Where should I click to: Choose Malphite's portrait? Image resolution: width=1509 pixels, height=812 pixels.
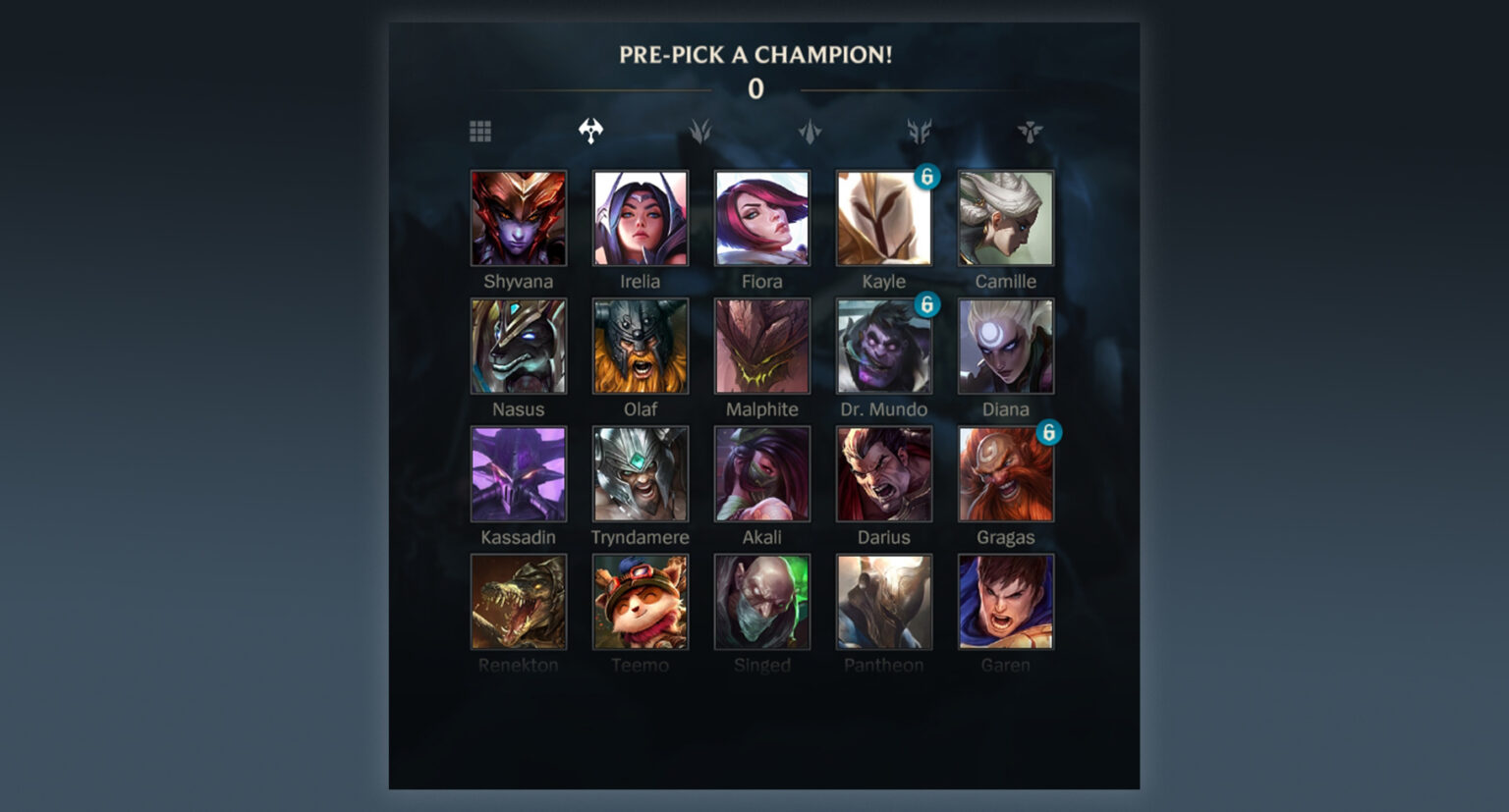pyautogui.click(x=762, y=346)
